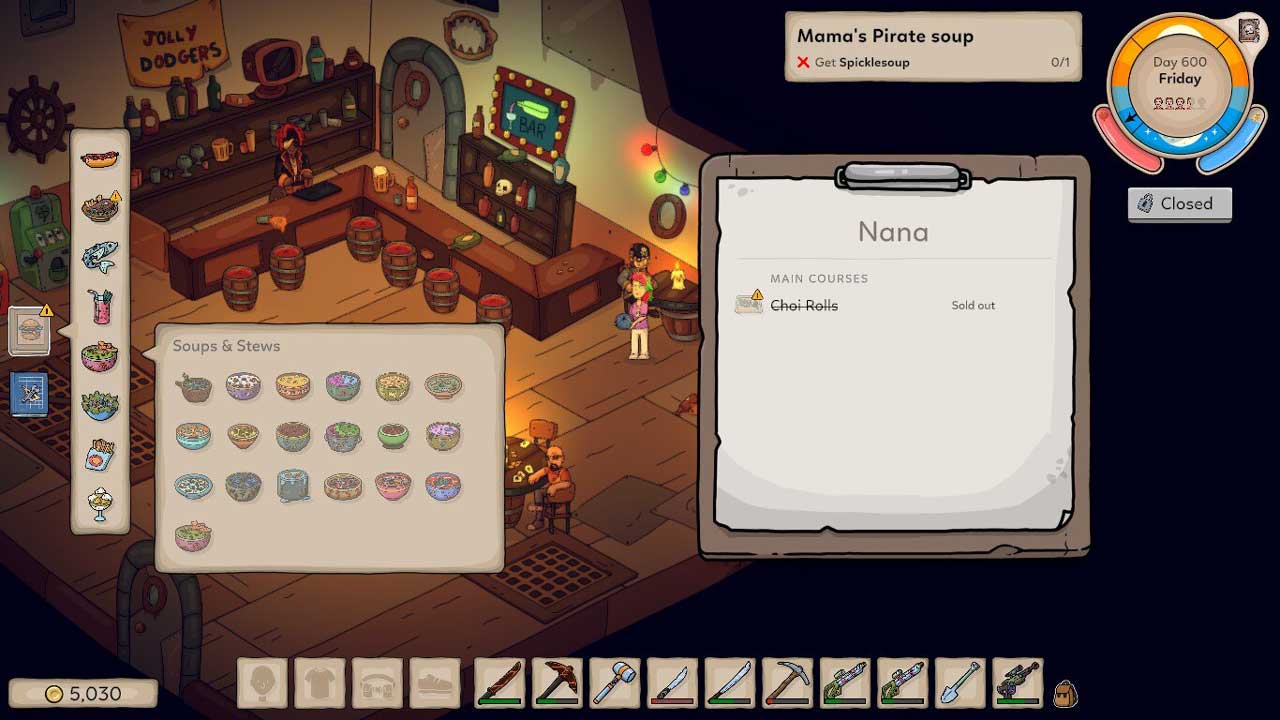The height and width of the screenshot is (720, 1280).
Task: Switch to the blue blueprint book tab
Action: tap(30, 394)
